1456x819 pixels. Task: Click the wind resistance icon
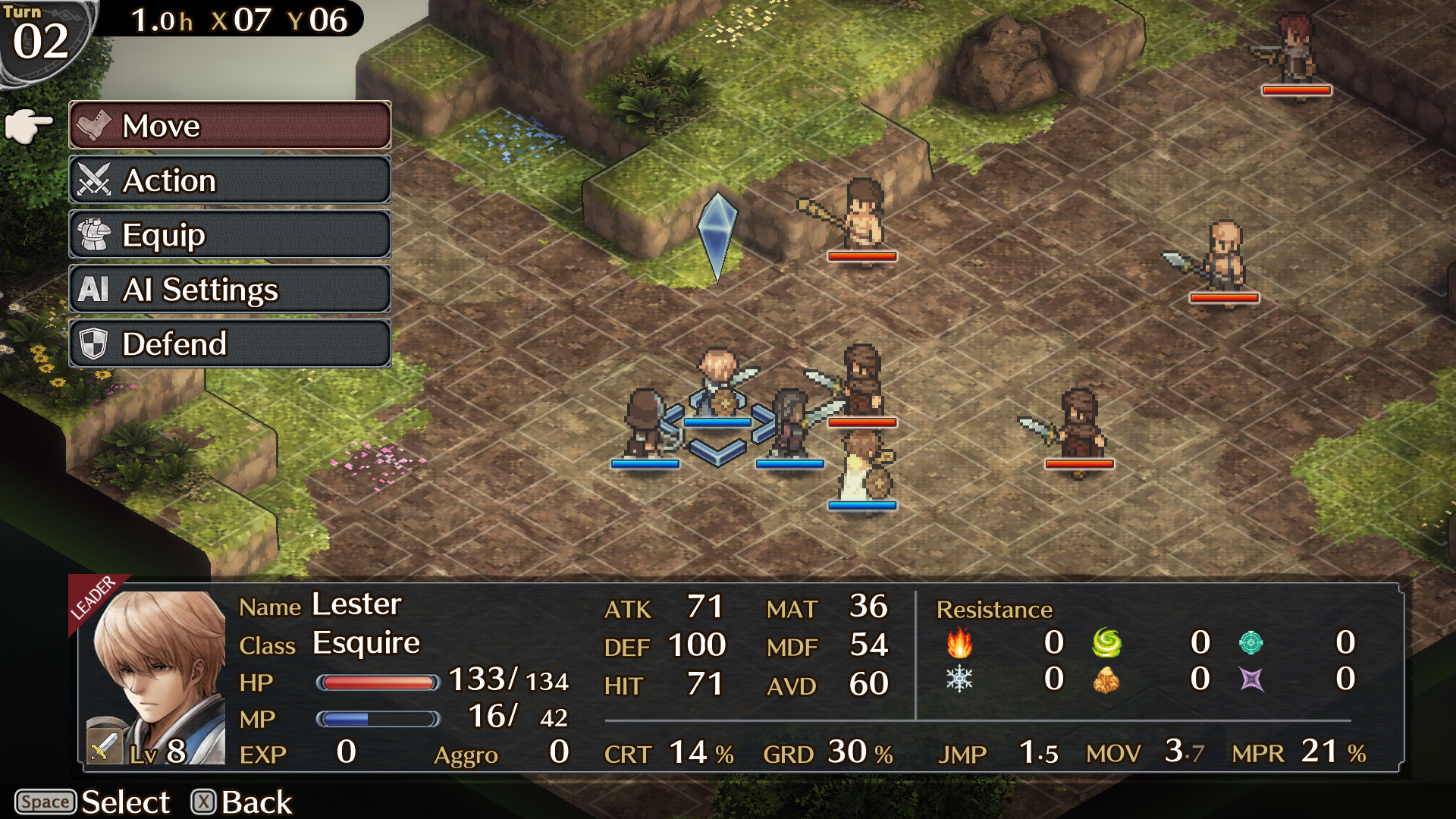coord(1107,644)
